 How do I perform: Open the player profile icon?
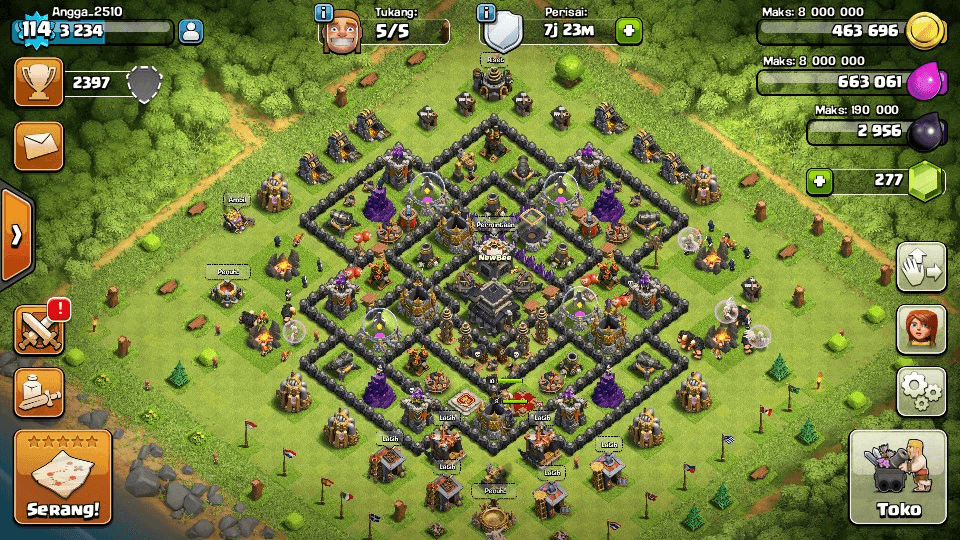[x=190, y=31]
